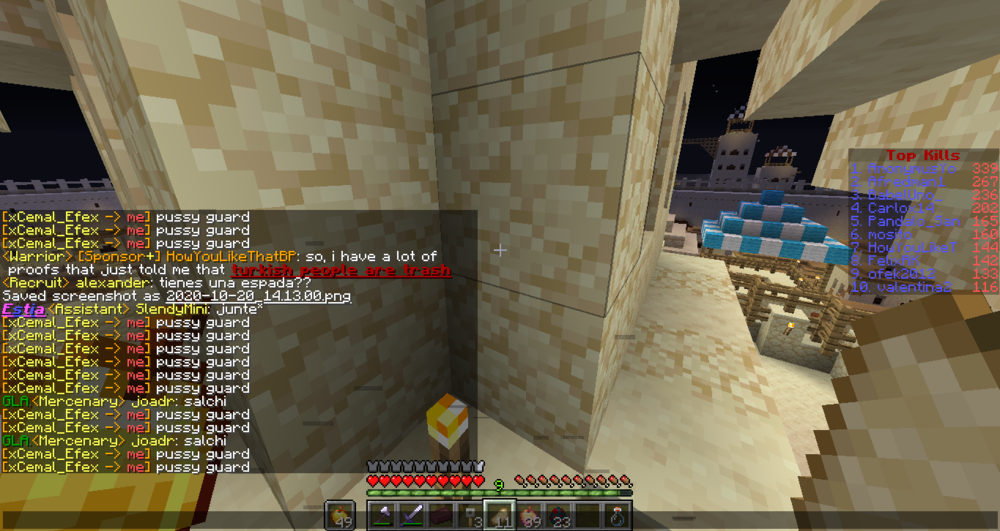Choose the sword hotbar slot
Image resolution: width=1000 pixels, height=531 pixels.
pos(411,515)
